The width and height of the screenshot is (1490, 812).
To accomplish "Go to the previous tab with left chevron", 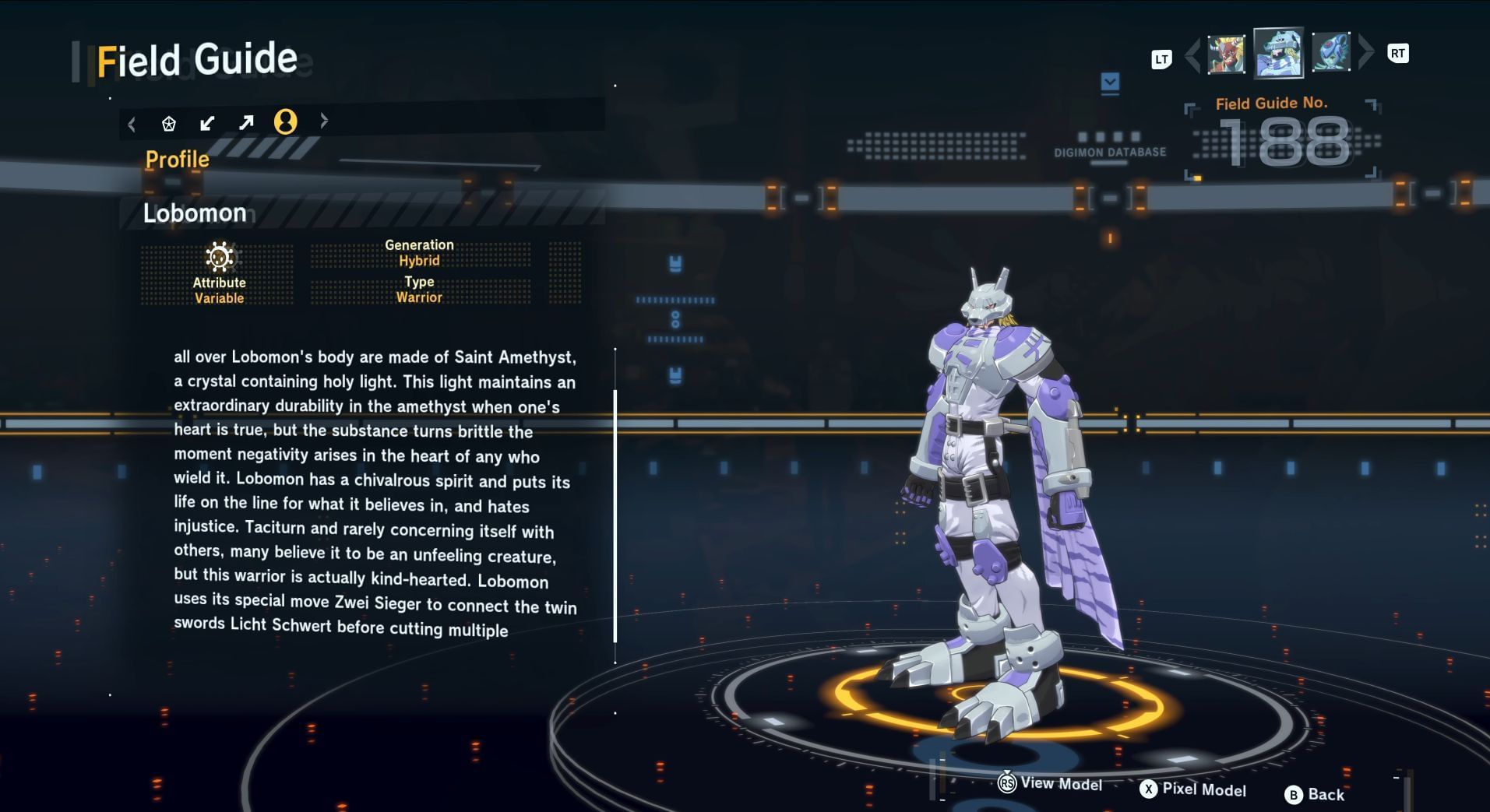I will 132,124.
